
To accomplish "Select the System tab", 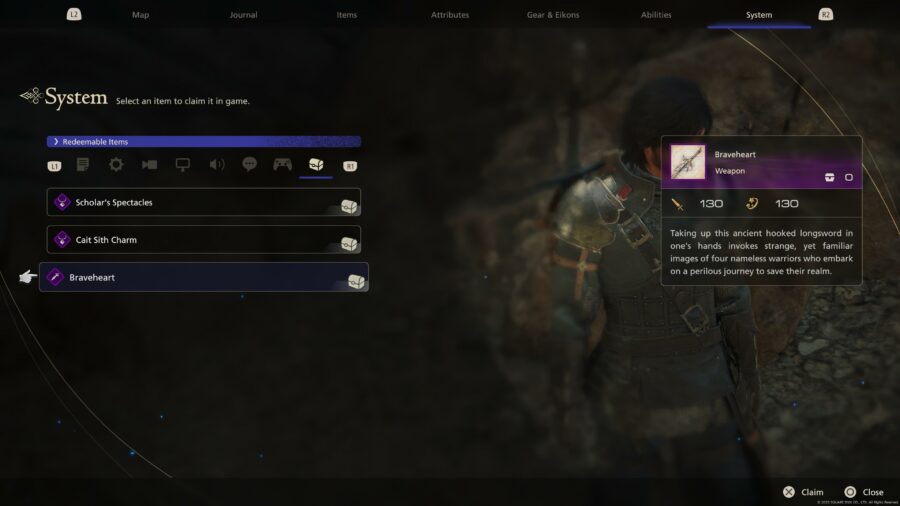I will 759,15.
